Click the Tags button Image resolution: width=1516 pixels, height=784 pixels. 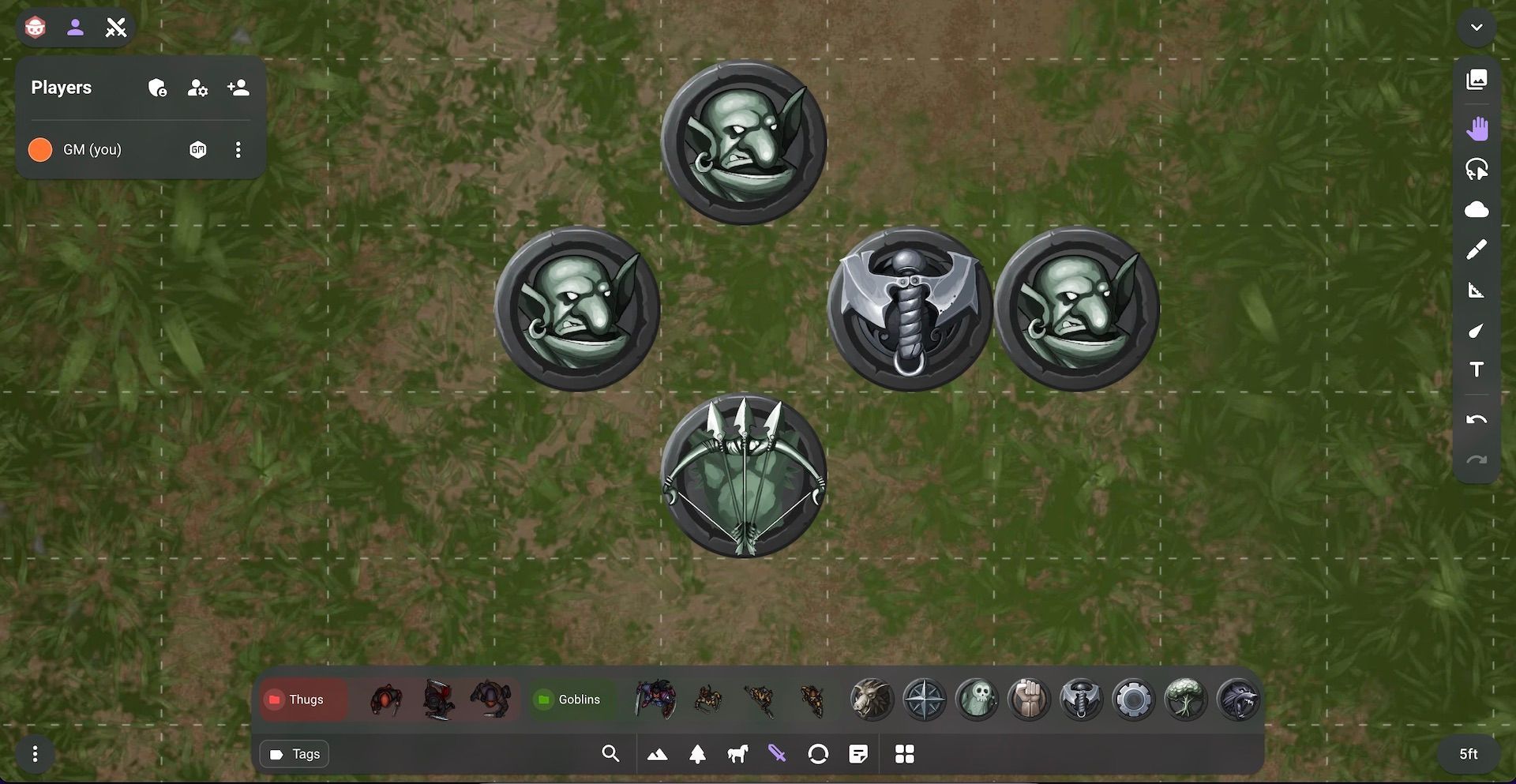(294, 754)
